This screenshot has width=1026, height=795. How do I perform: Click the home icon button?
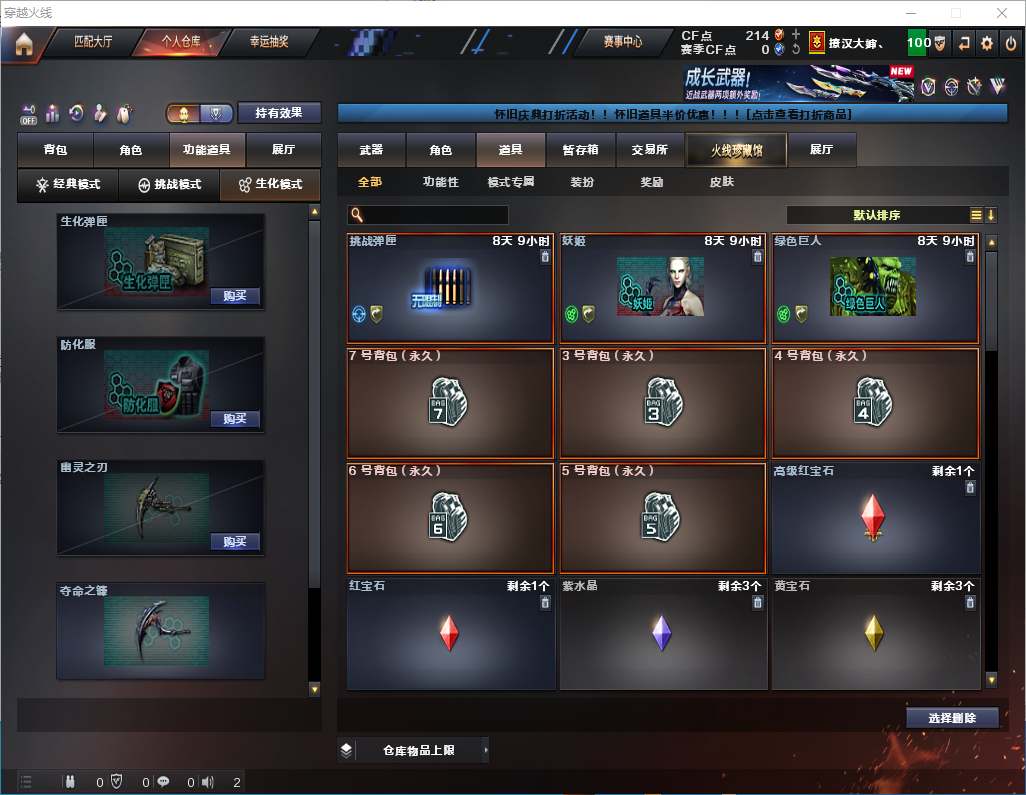[24, 44]
